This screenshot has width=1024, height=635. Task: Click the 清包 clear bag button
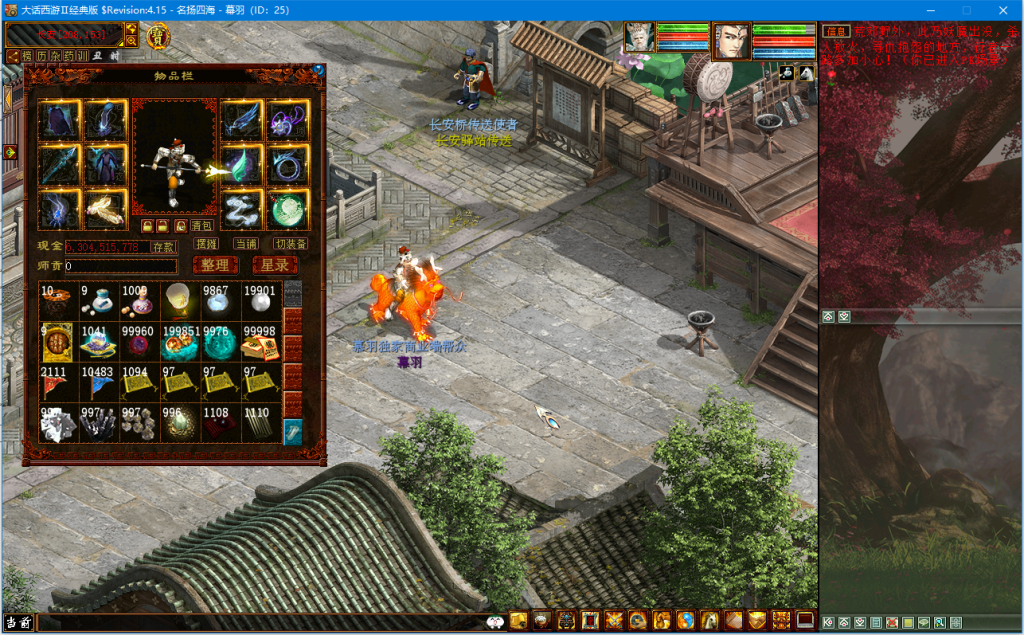(201, 226)
